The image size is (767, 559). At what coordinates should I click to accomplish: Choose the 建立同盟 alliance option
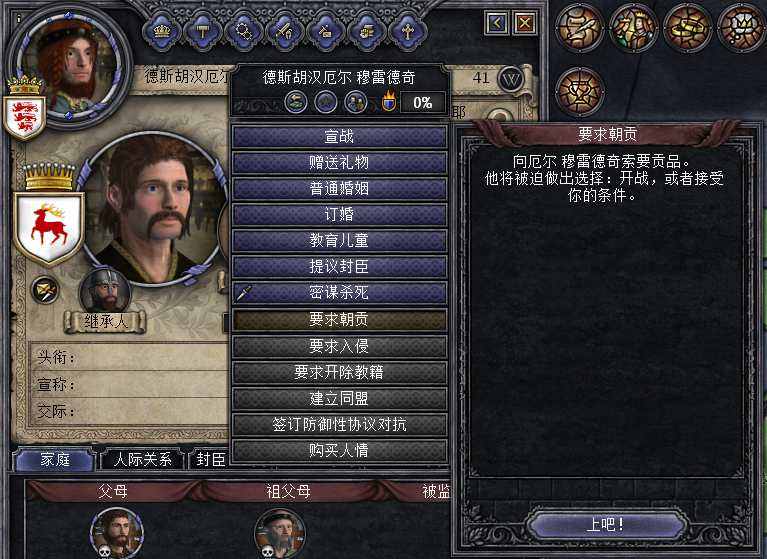[x=339, y=398]
